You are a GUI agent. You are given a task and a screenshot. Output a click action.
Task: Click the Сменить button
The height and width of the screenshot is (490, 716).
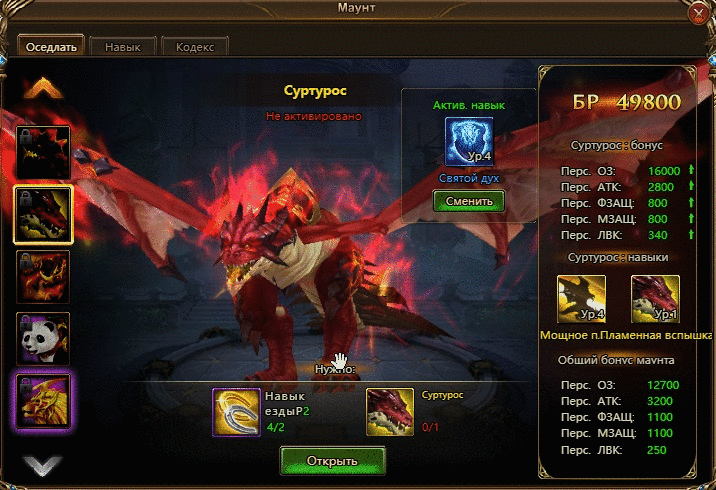[469, 200]
